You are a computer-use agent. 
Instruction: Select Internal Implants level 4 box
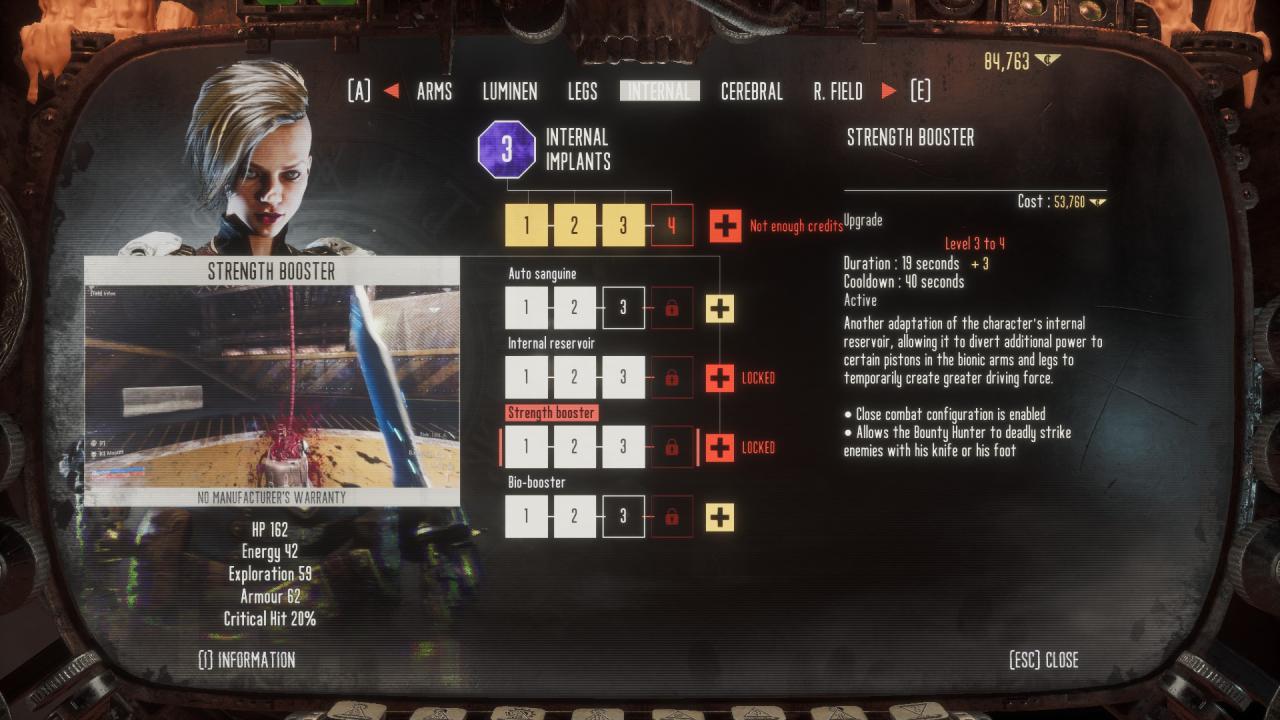[672, 226]
